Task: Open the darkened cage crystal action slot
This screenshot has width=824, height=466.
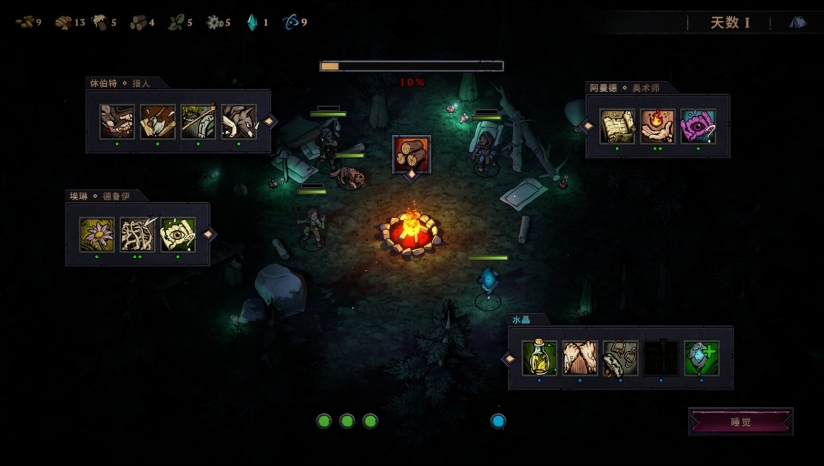Action: point(661,358)
